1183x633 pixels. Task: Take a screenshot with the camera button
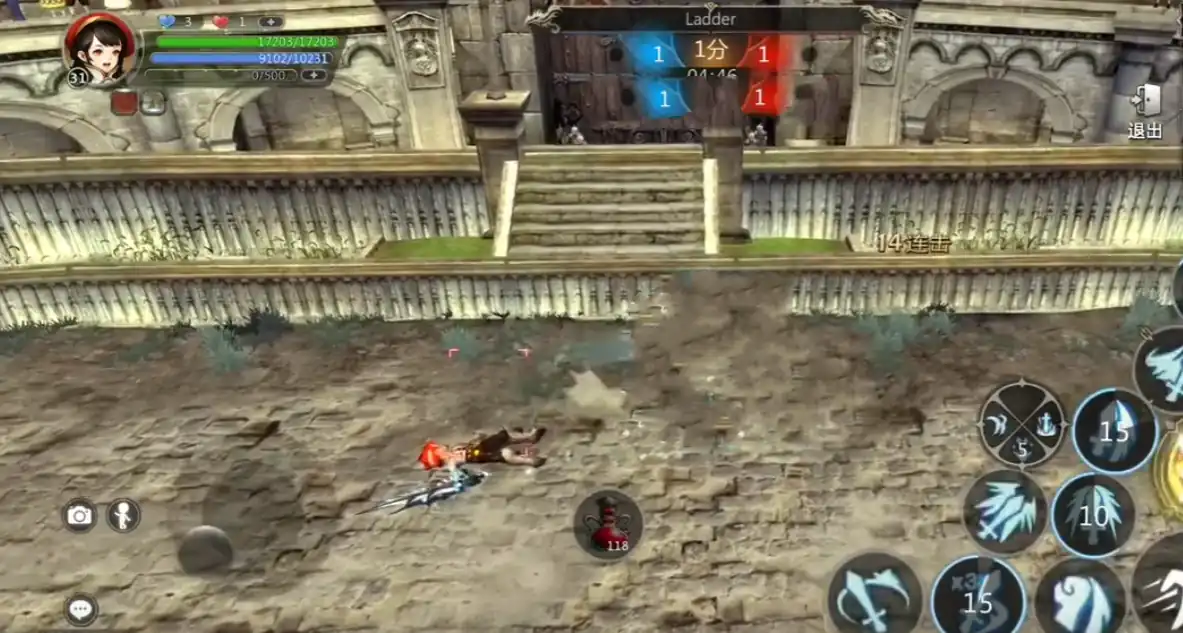pos(80,515)
